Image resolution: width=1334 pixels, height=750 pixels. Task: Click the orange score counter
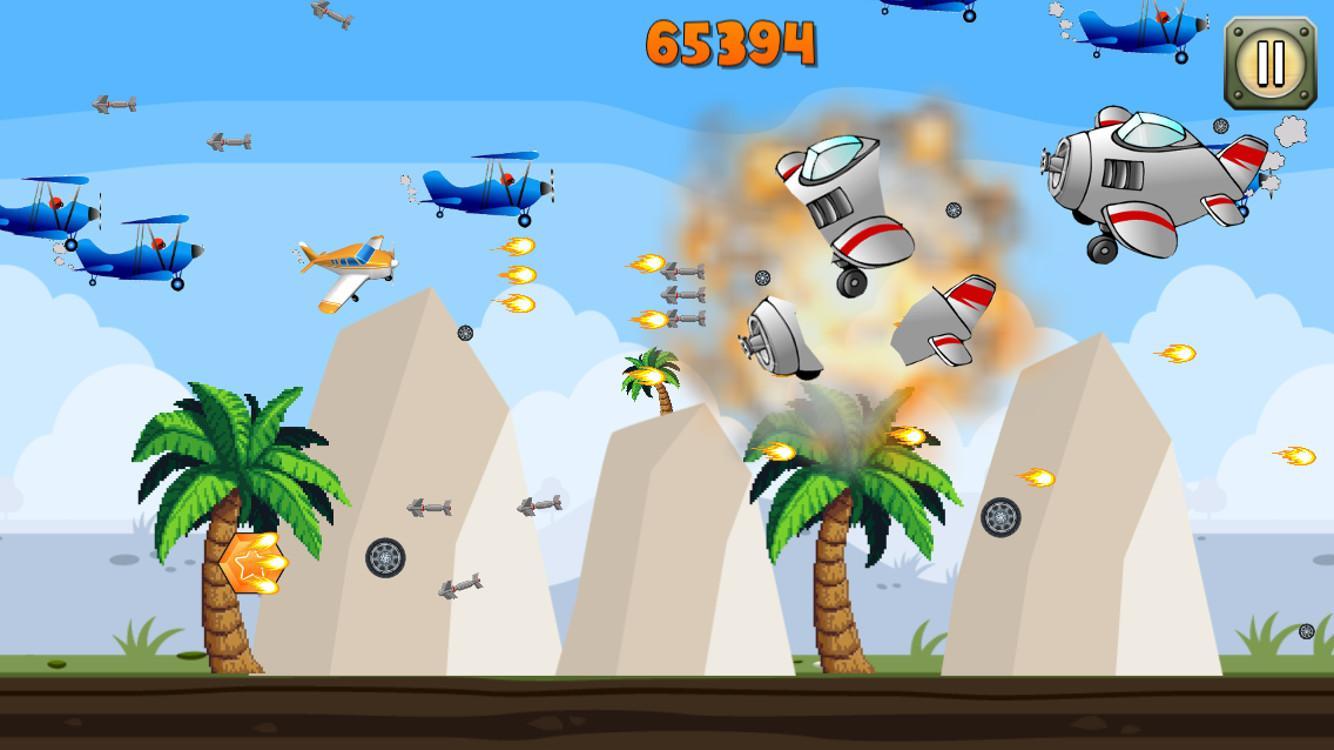(x=731, y=42)
